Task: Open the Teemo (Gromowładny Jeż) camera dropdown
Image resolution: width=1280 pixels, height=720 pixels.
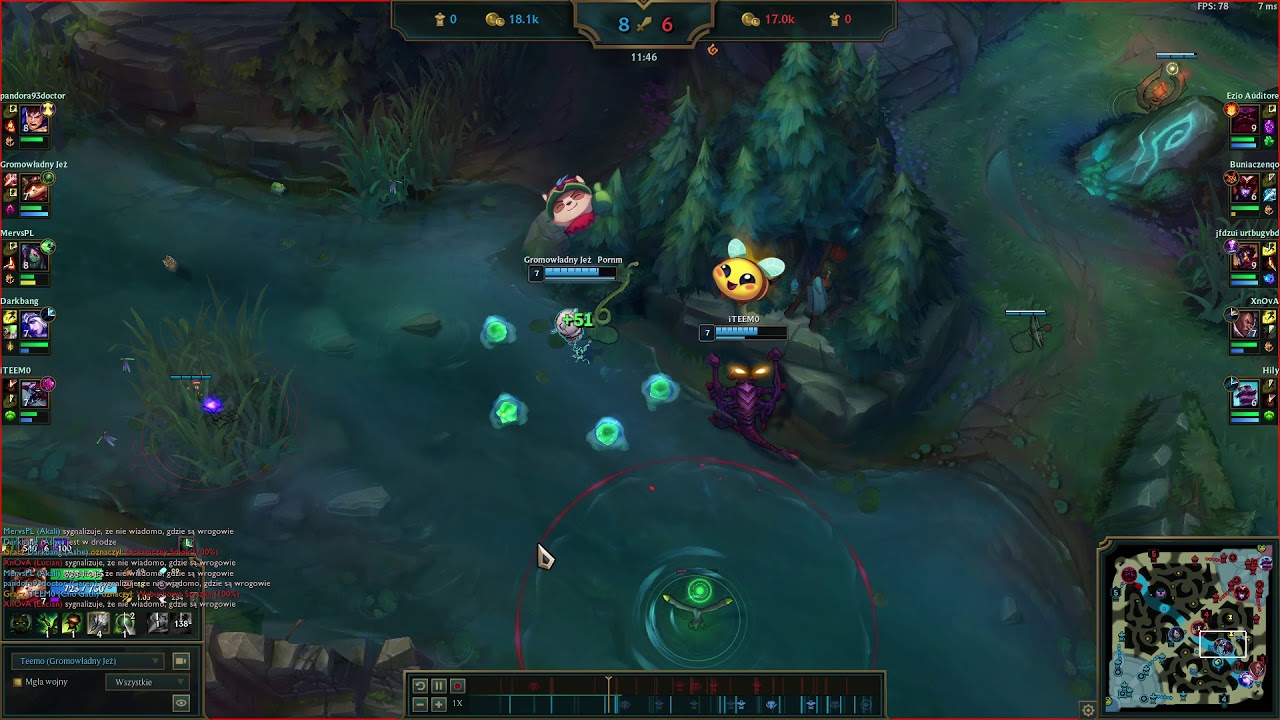Action: (x=88, y=661)
